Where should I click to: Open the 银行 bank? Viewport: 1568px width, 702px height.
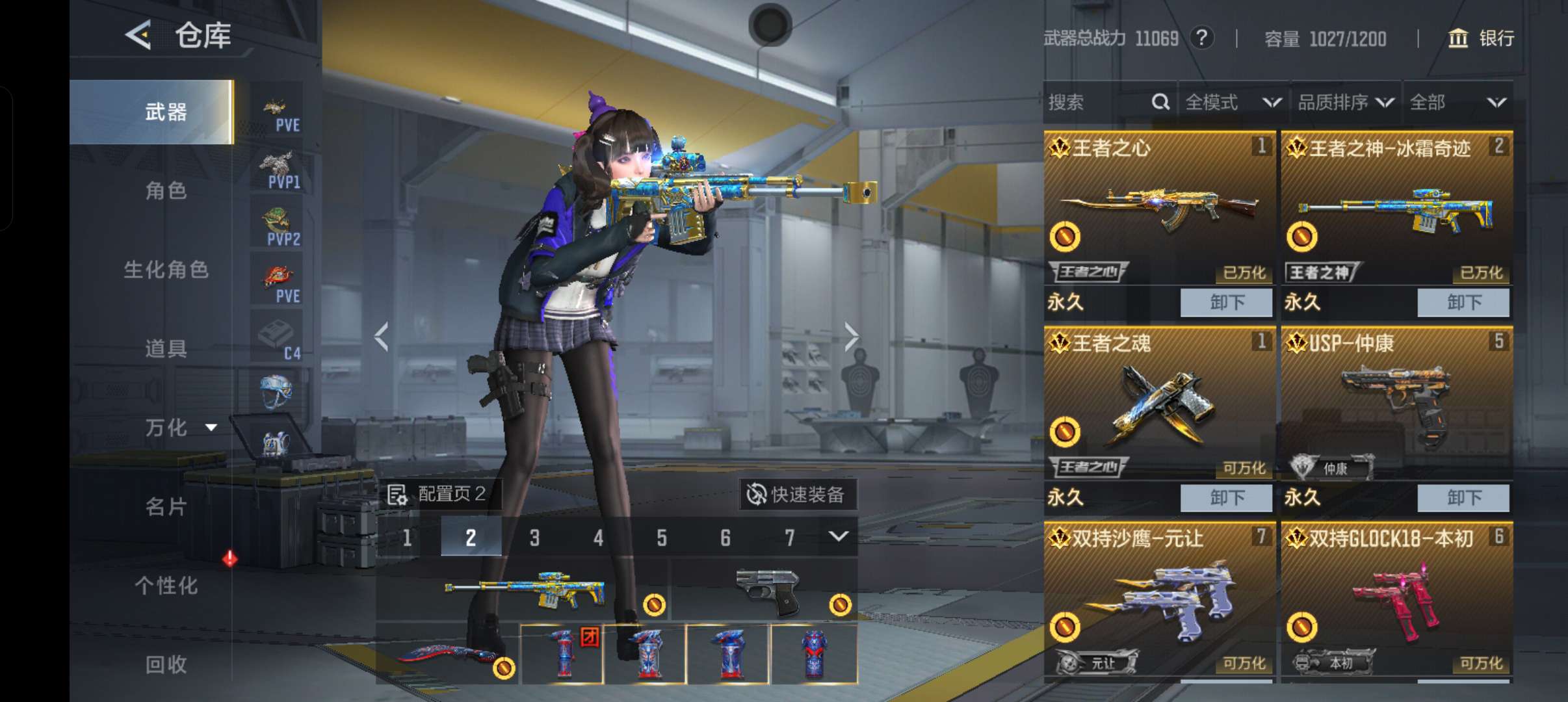(x=1482, y=38)
